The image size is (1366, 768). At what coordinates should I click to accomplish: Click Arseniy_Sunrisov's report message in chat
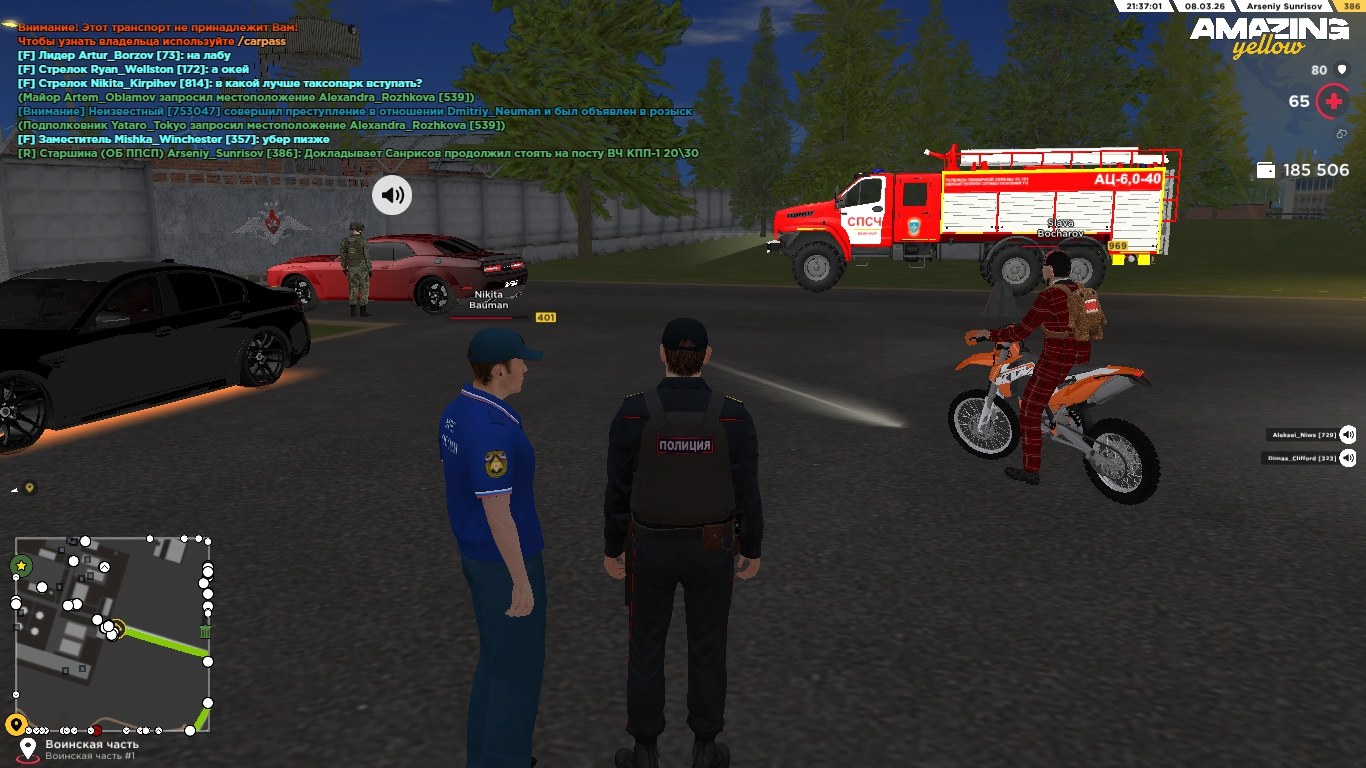tap(358, 153)
